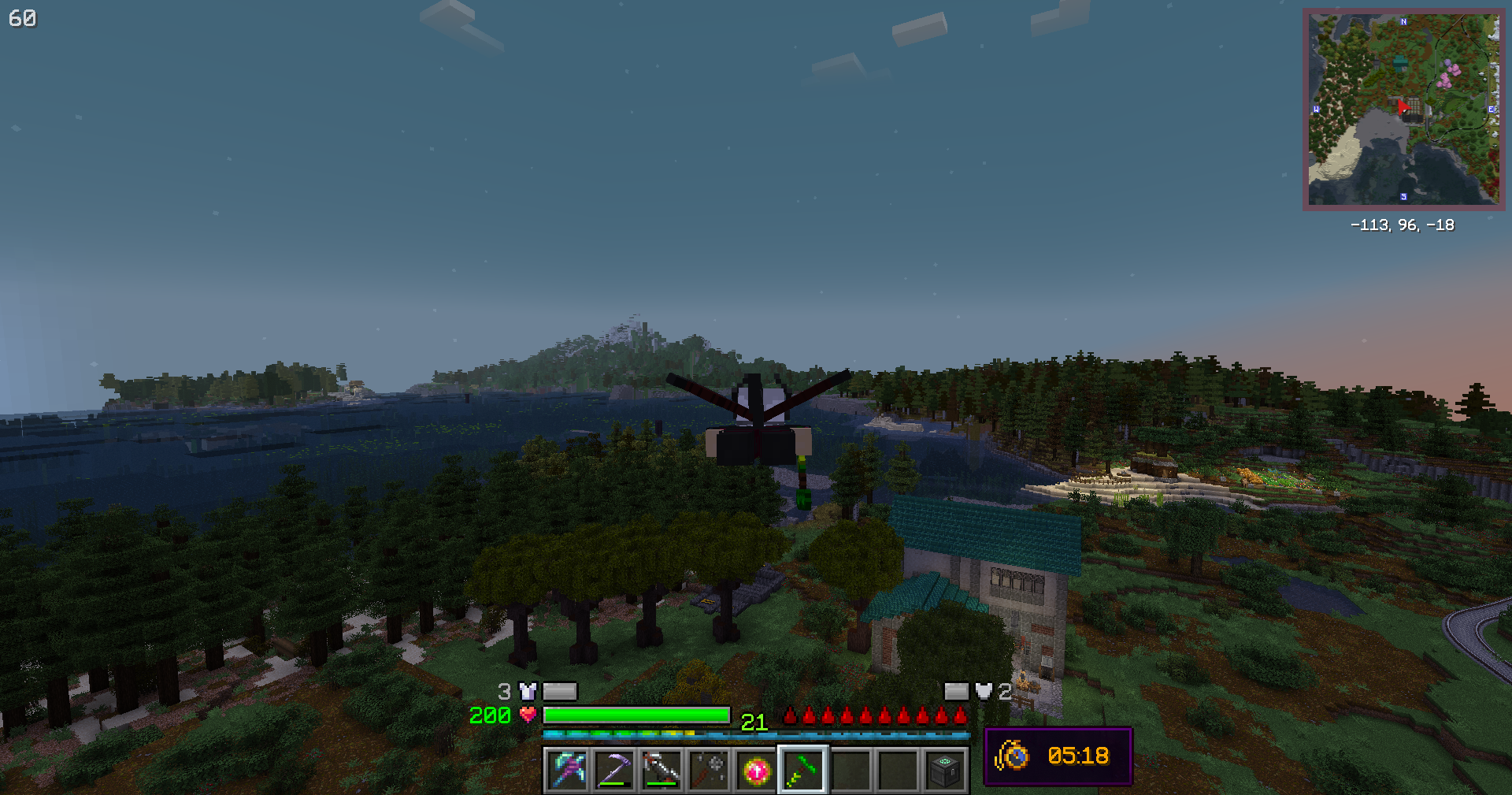The image size is (1512, 795).
Task: Click the red player arrow on minimap
Action: coord(1403,108)
